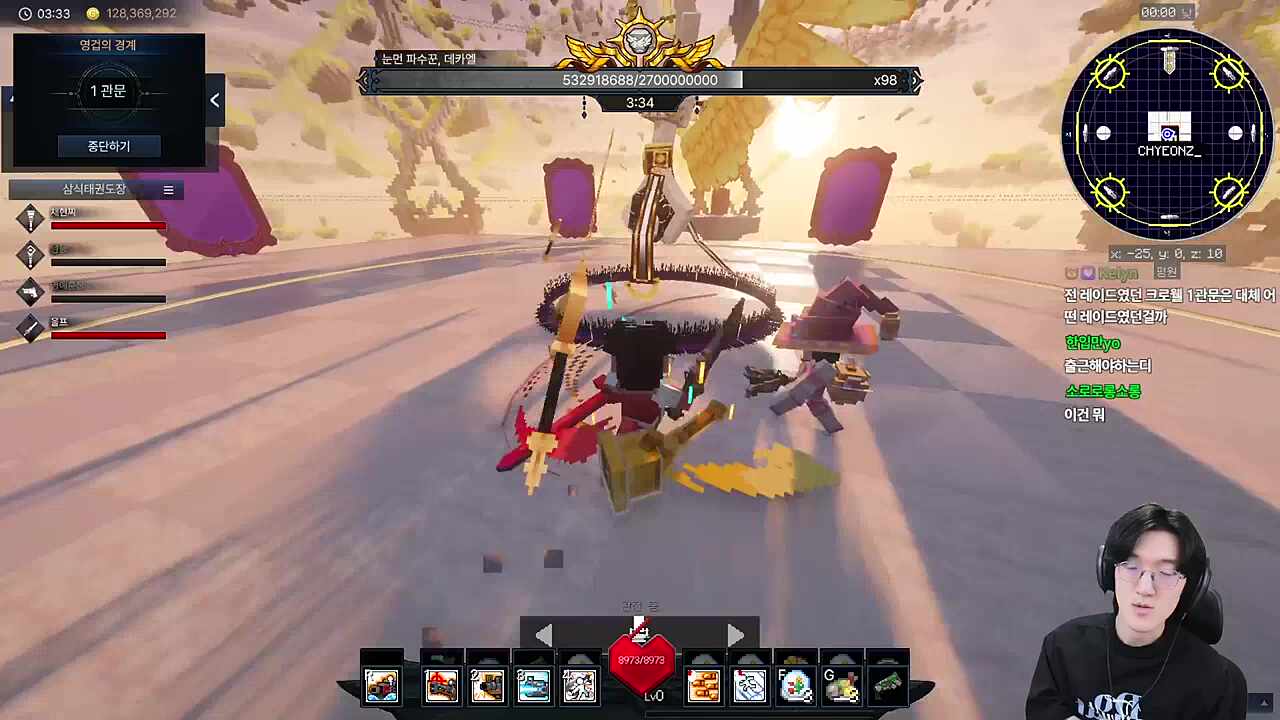Collapse the raid panel with the arrow

215,100
